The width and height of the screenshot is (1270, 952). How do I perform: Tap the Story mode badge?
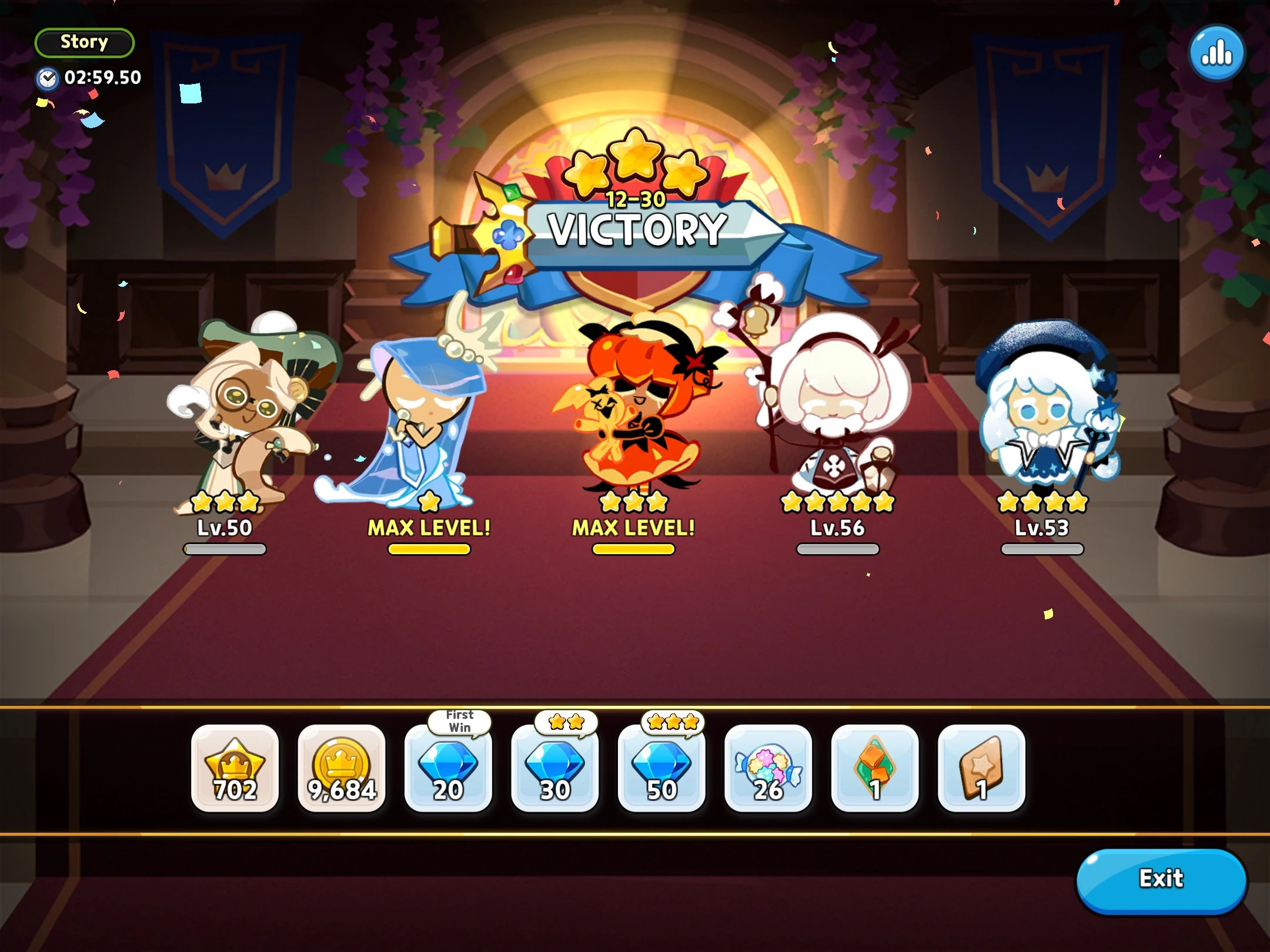tap(84, 42)
